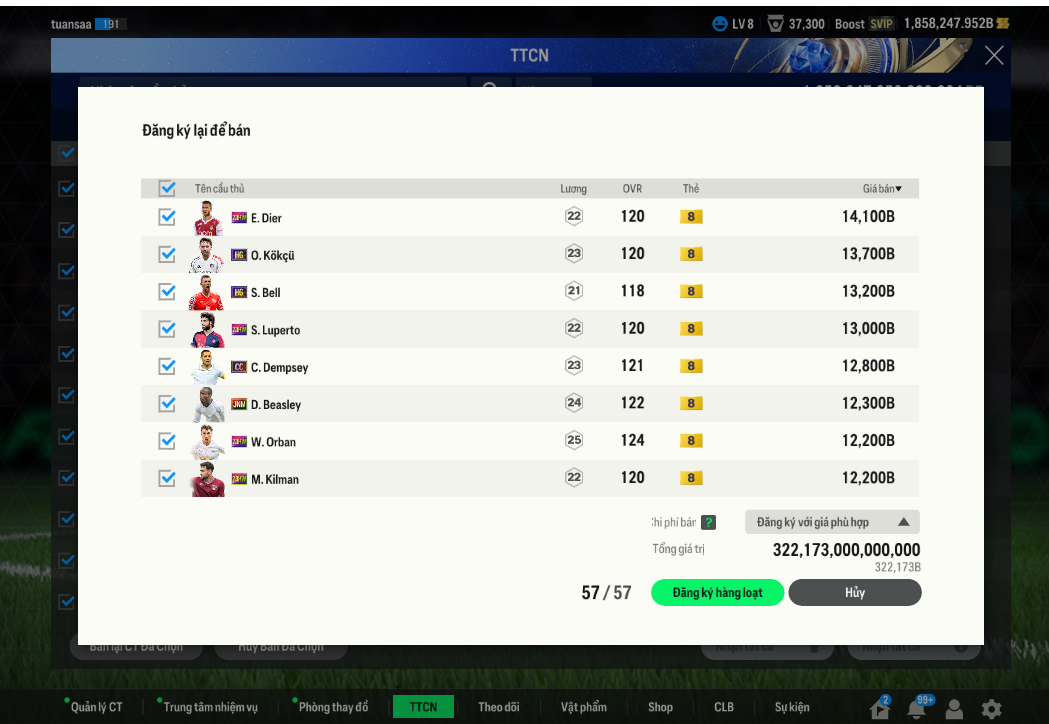Viewport: 1049px width, 724px height.
Task: Deselect S. Bell's checkbox
Action: click(x=167, y=291)
